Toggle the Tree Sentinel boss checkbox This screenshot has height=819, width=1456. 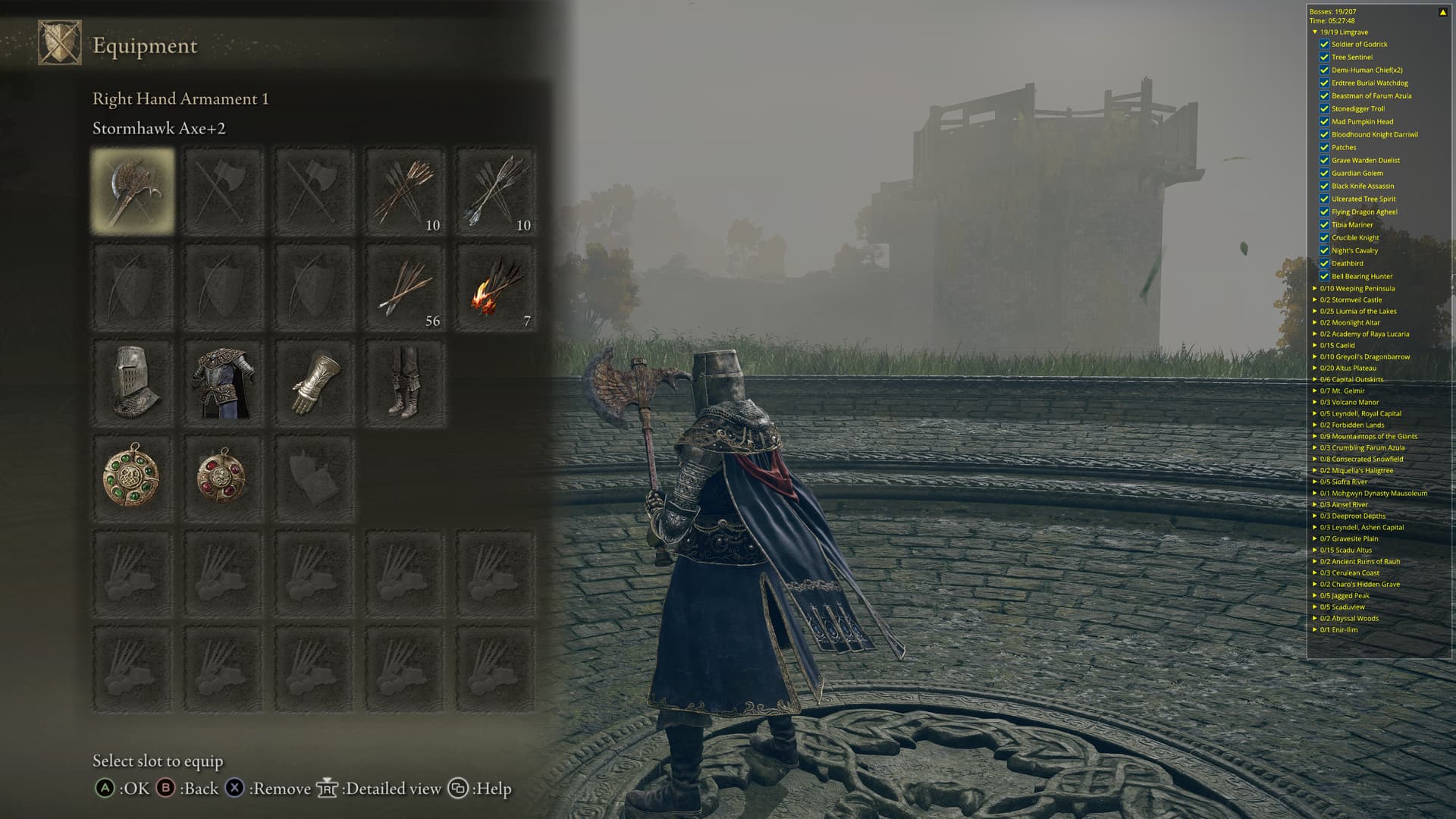(1324, 57)
